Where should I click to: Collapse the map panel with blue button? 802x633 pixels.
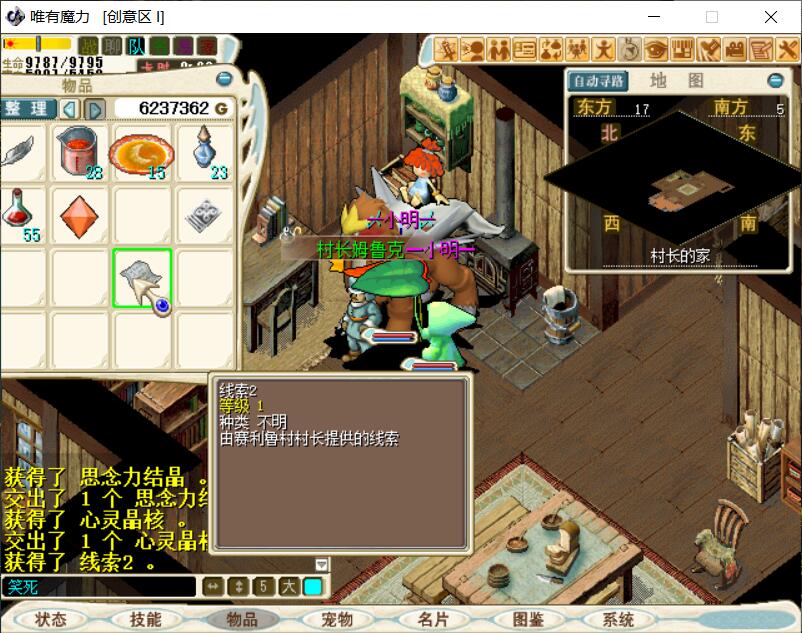click(775, 81)
